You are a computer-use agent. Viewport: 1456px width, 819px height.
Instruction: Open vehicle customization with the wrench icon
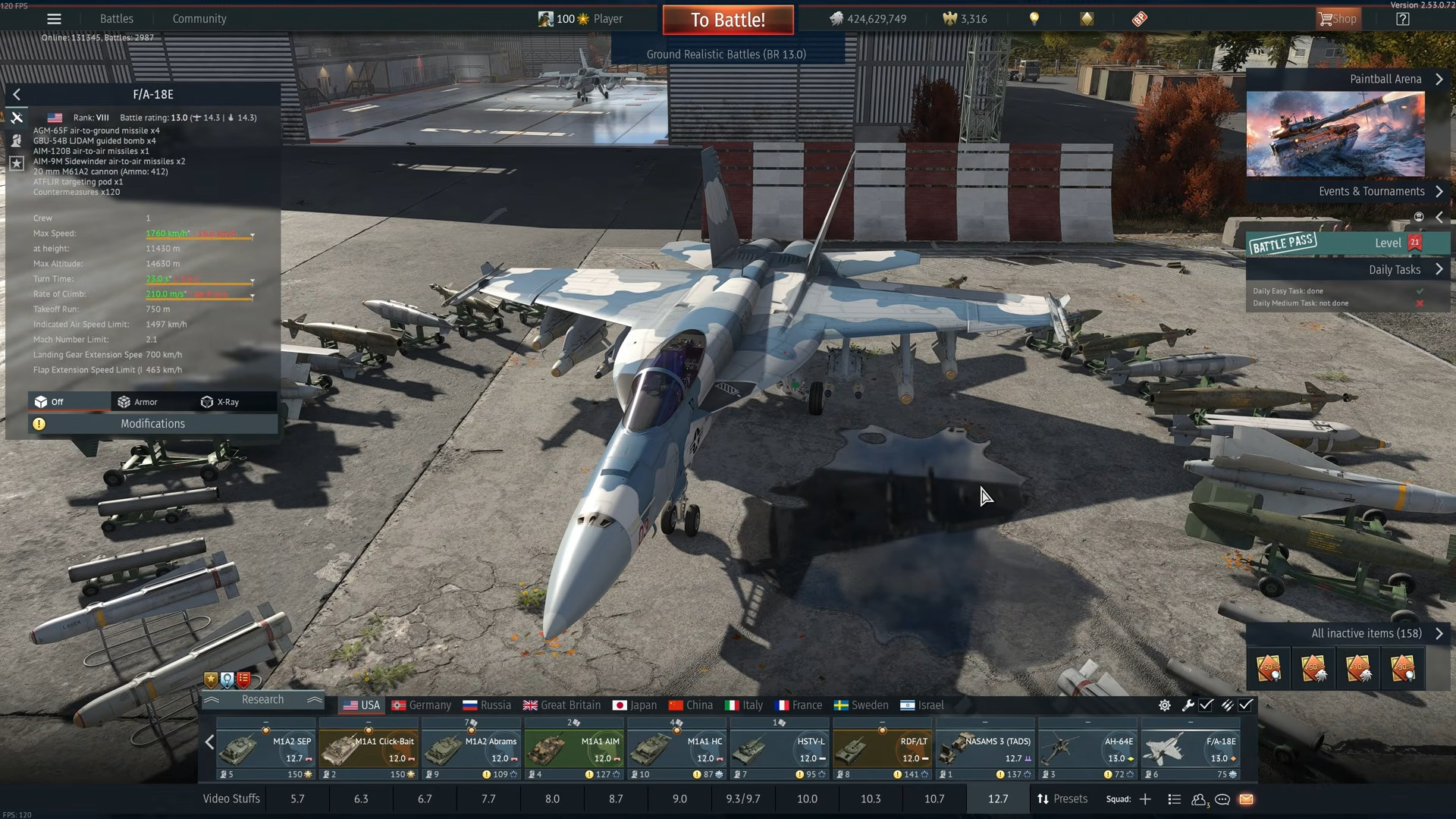pyautogui.click(x=1188, y=705)
